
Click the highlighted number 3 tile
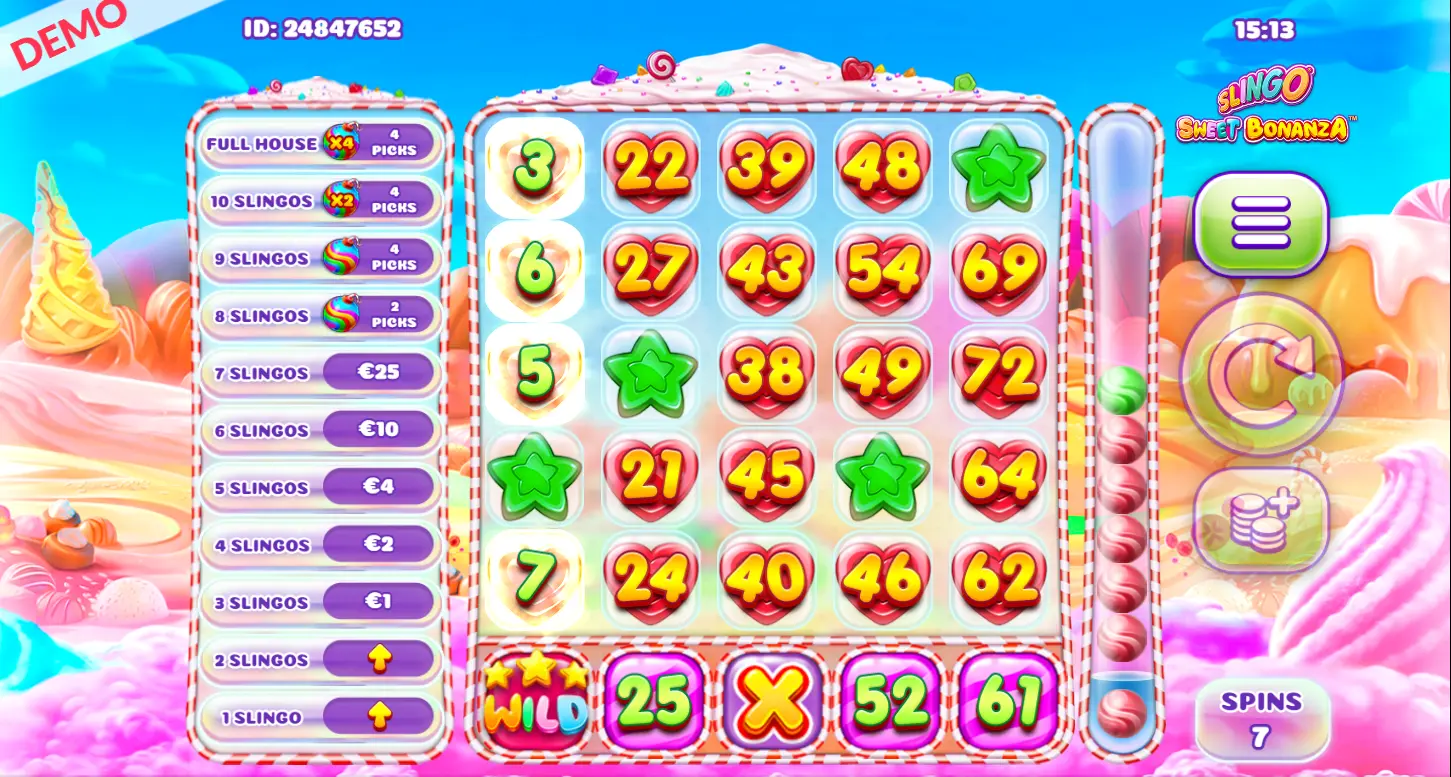click(x=535, y=168)
